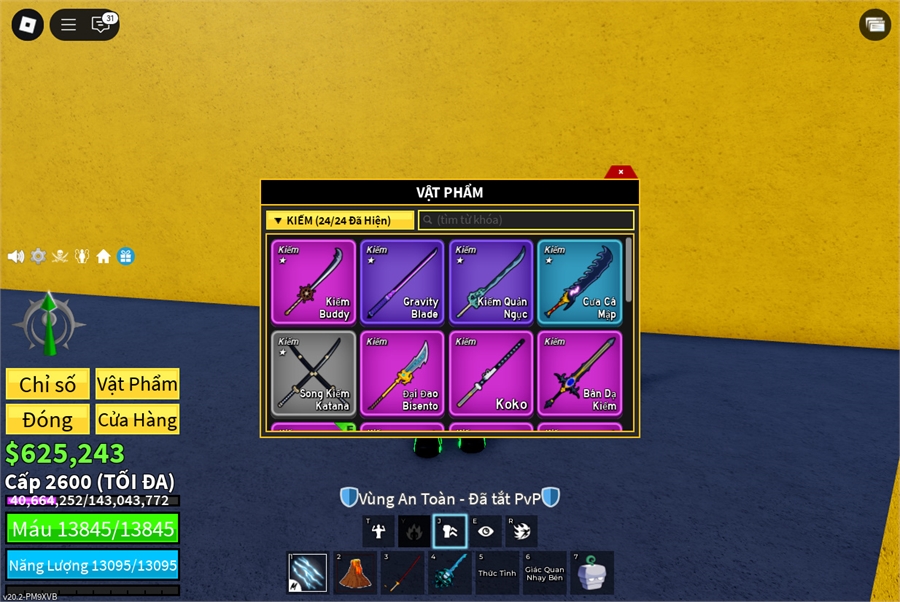This screenshot has width=900, height=602.
Task: Open the KIẾM category dropdown
Action: (x=340, y=220)
